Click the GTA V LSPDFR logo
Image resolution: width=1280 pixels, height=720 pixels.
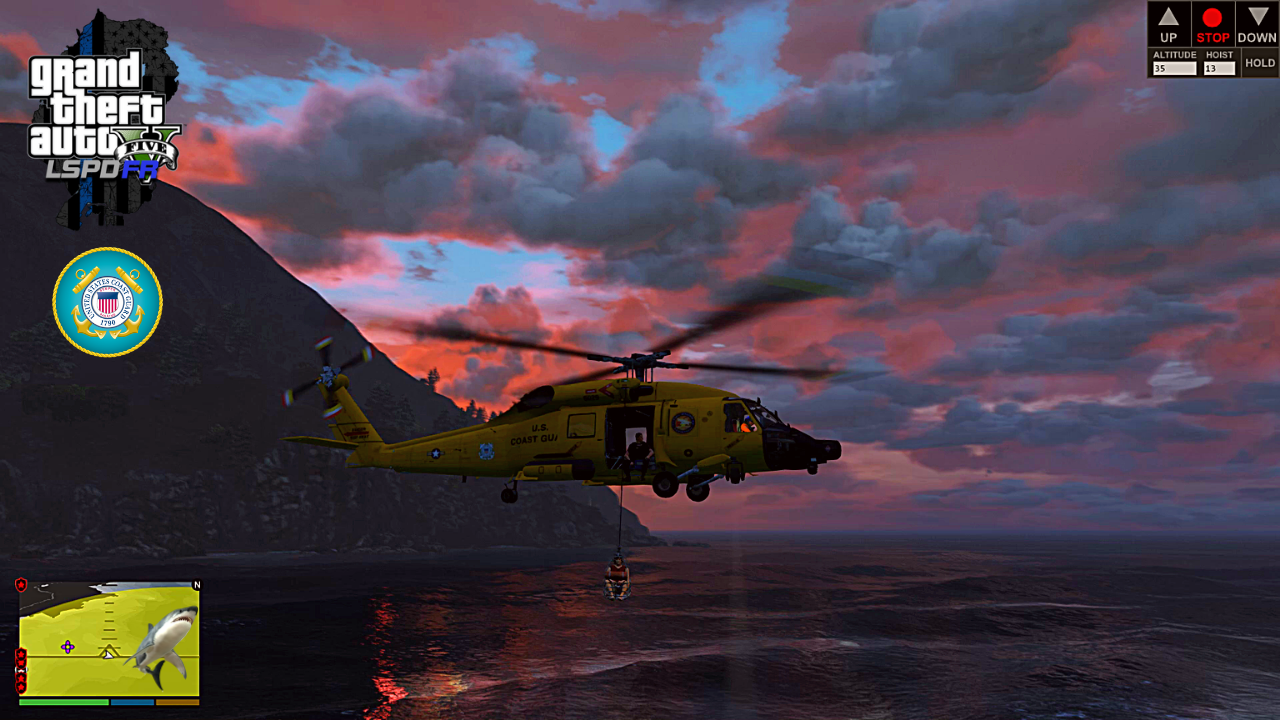104,118
